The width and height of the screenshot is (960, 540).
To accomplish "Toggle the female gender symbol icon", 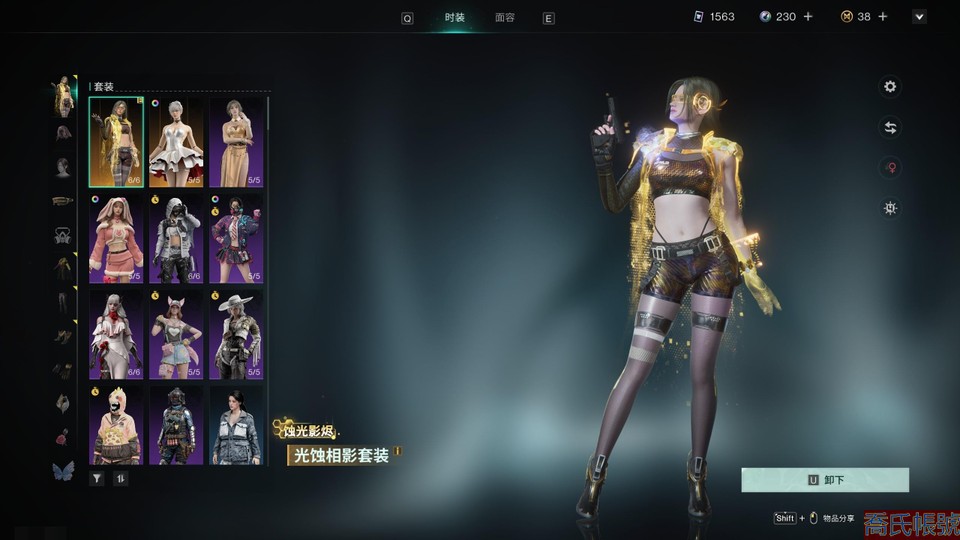I will coord(890,168).
